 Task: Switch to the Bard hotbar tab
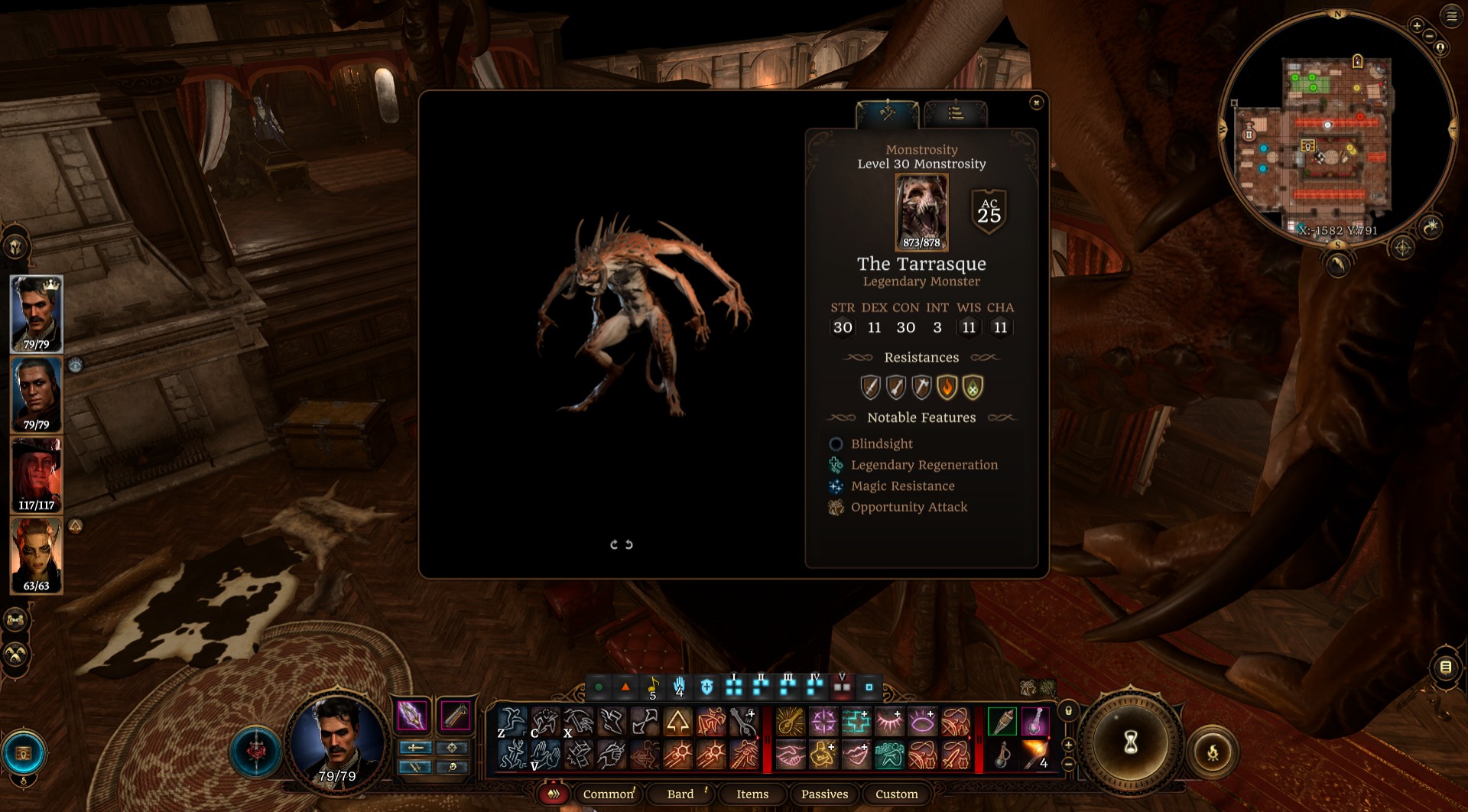tap(680, 794)
